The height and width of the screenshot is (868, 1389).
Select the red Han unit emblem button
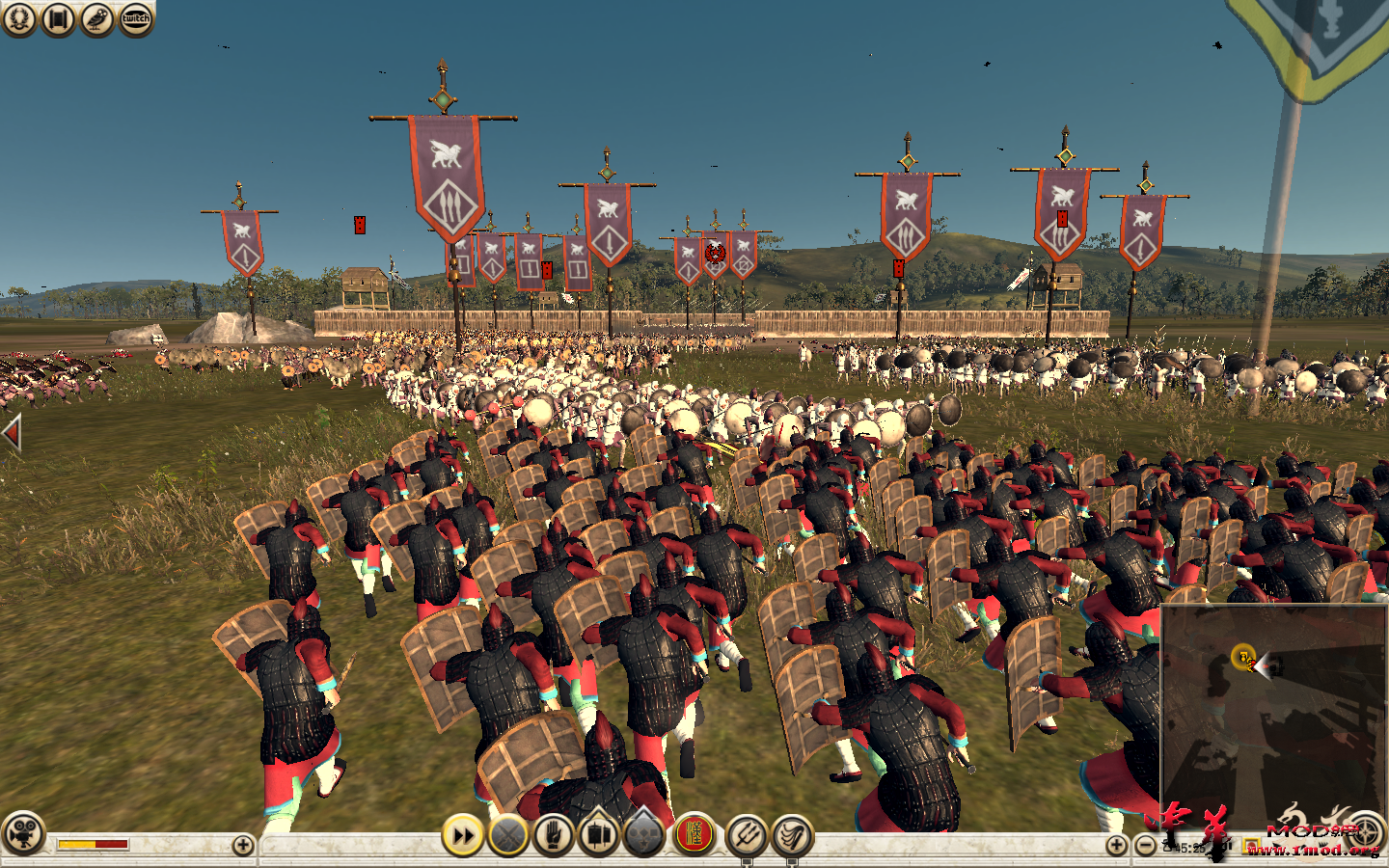[x=696, y=835]
